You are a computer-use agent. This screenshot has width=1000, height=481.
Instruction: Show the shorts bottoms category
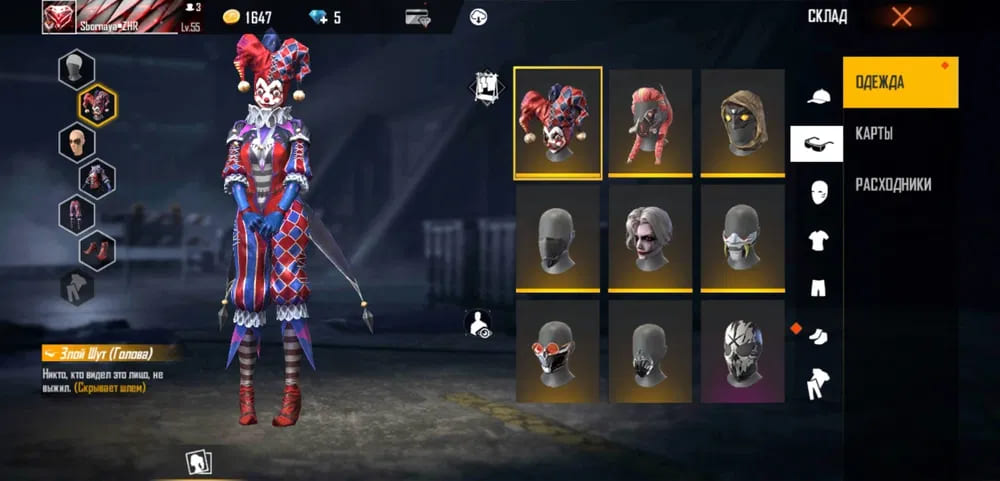pos(819,288)
